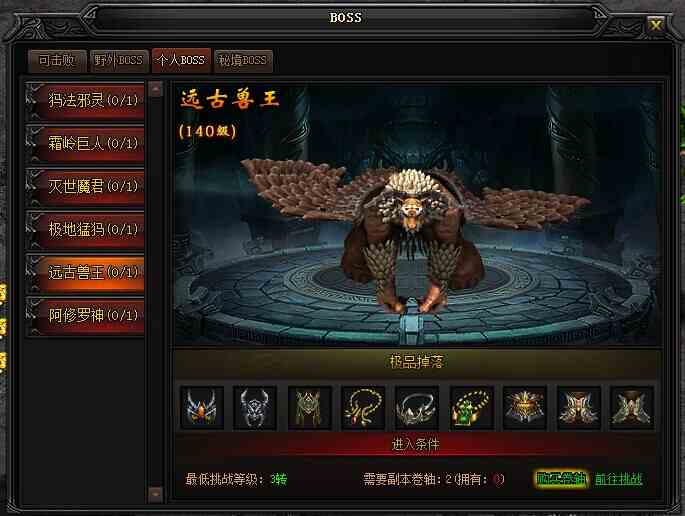Click the 购买卷轴 buy scroll link
685x516 pixels.
click(x=560, y=479)
